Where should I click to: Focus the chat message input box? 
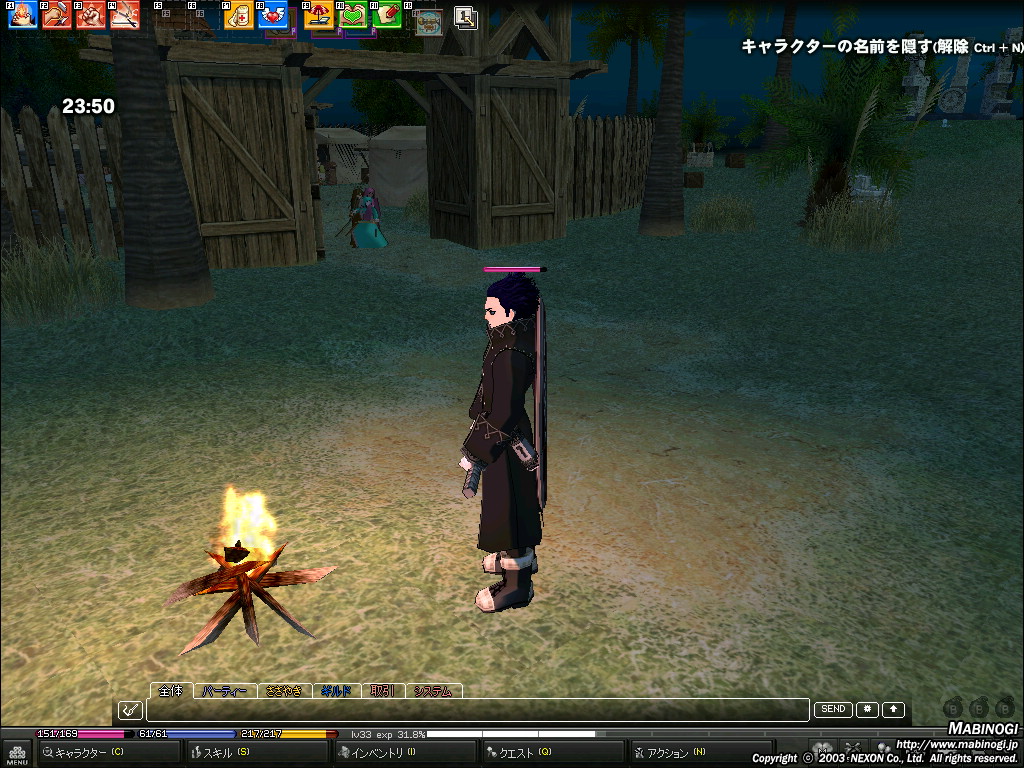(477, 710)
